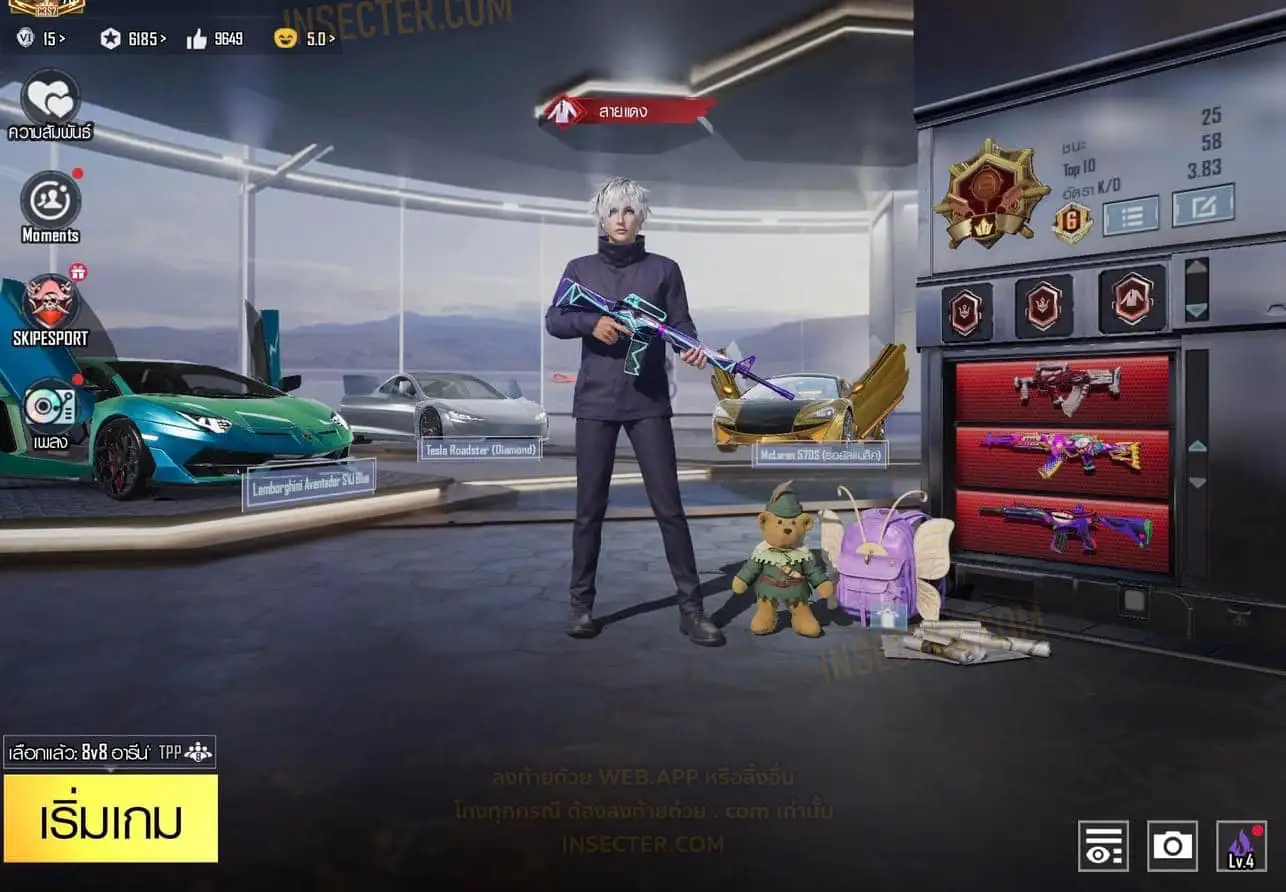
Task: Click the thumbs-up likes counter
Action: pyautogui.click(x=214, y=39)
